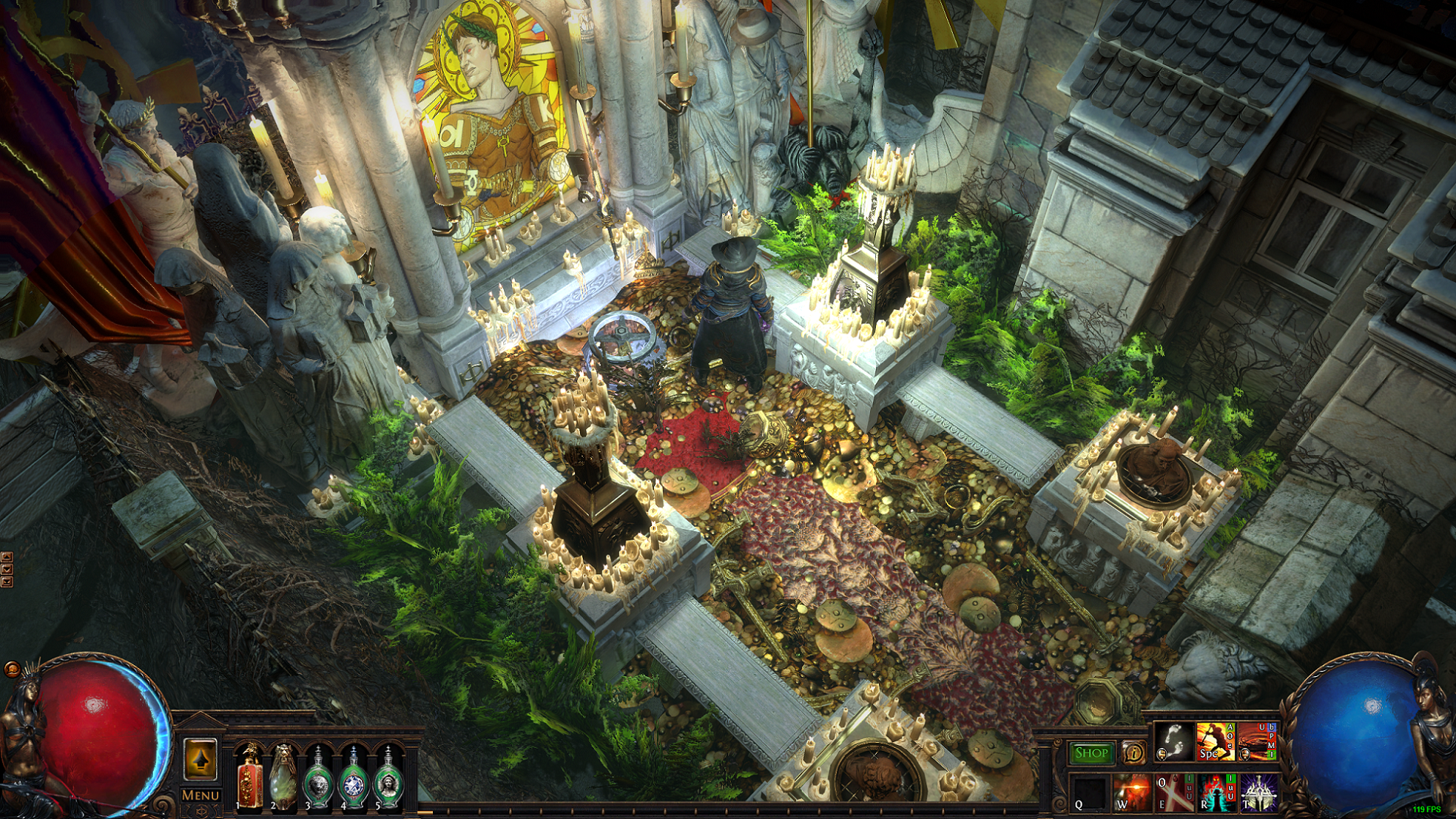Activate the R-bound red demon skill
This screenshot has height=819, width=1456.
[x=1216, y=793]
